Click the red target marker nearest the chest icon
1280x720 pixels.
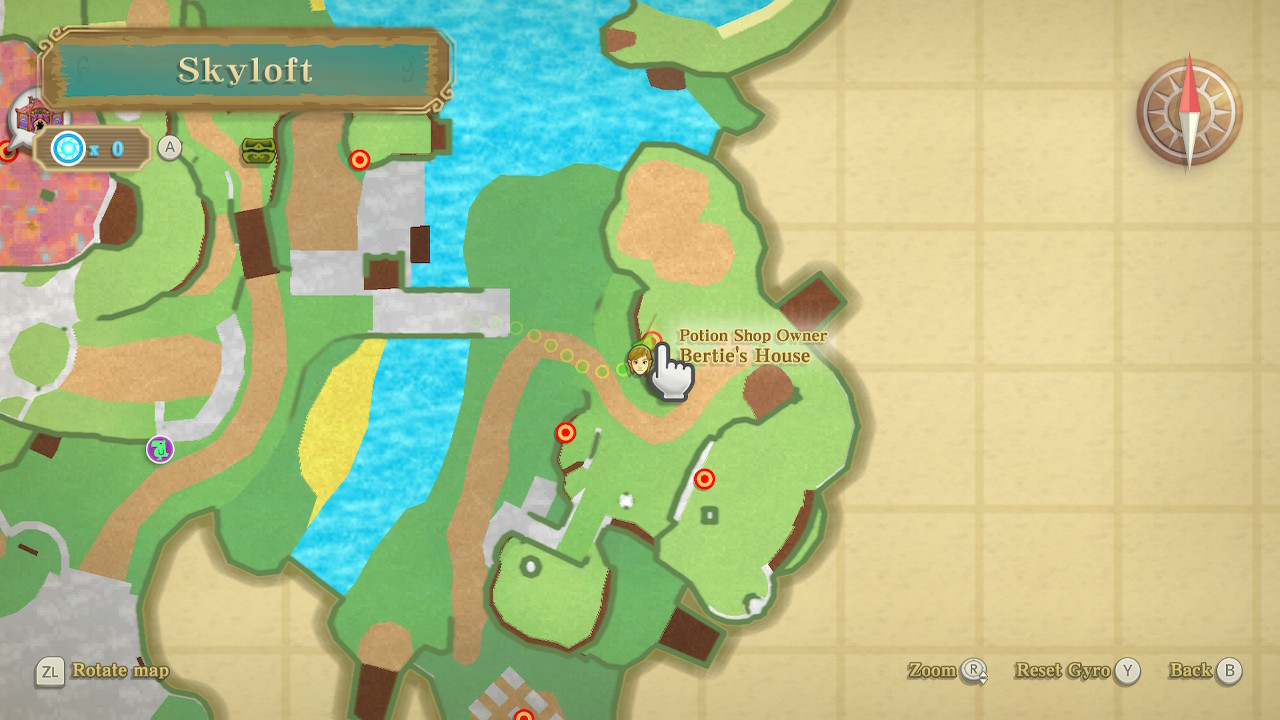[359, 160]
